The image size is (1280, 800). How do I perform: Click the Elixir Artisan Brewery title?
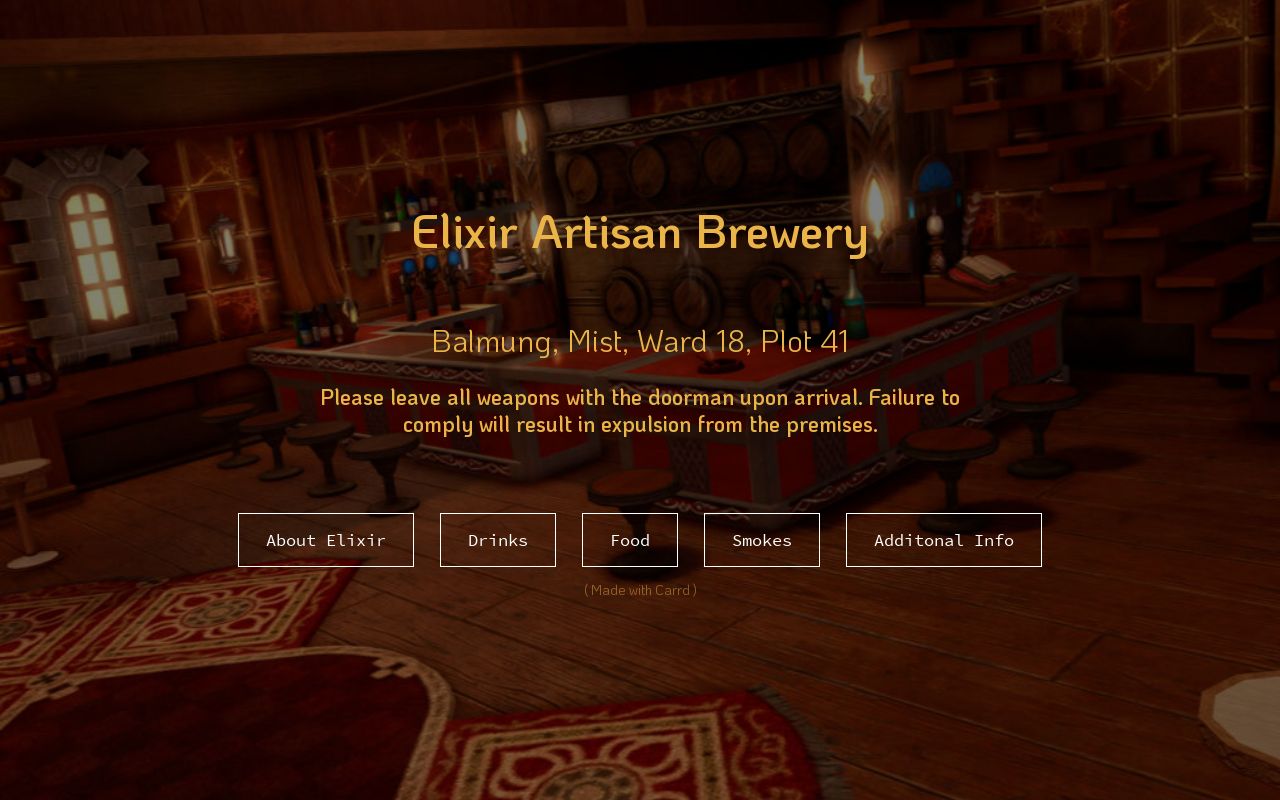click(x=640, y=232)
